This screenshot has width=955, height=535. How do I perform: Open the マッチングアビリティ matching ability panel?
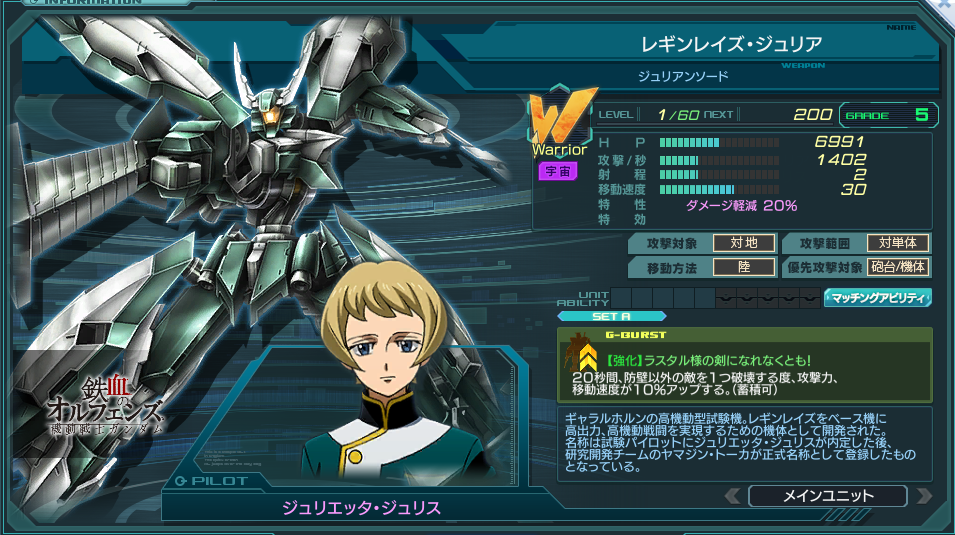click(x=877, y=298)
